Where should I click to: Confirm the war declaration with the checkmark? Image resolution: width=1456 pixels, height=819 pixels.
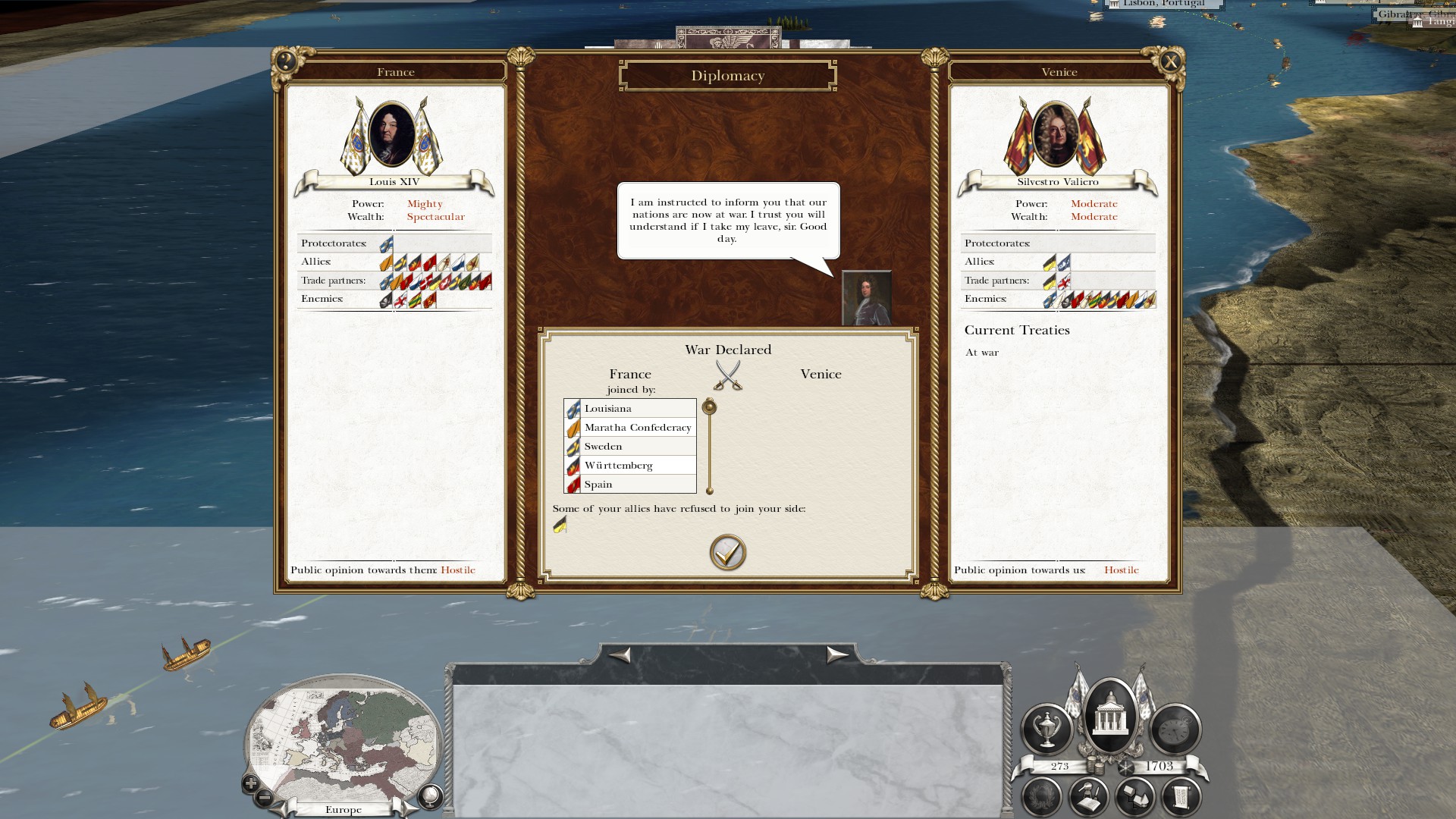pyautogui.click(x=727, y=553)
